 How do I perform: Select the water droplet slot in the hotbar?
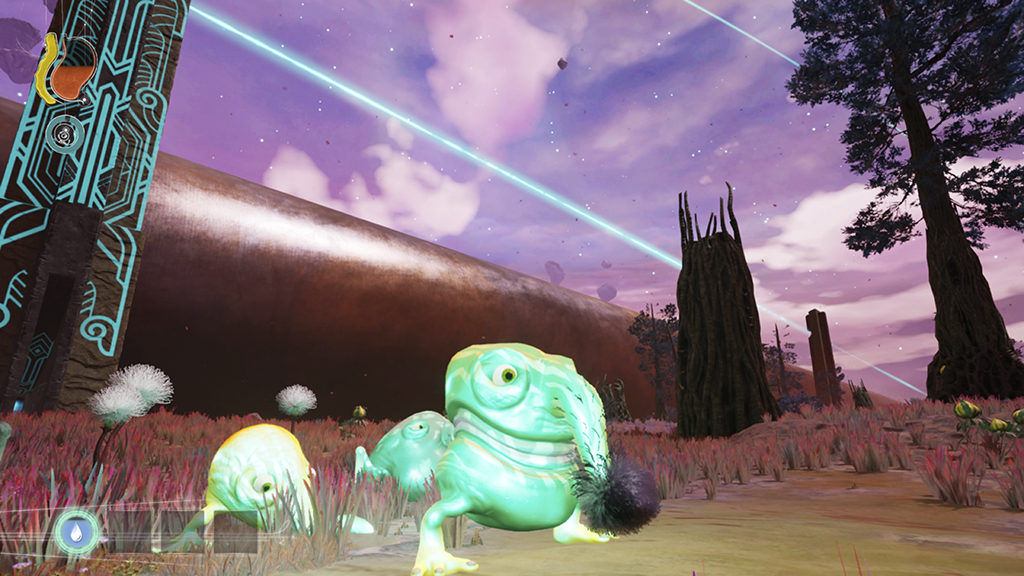pos(76,531)
